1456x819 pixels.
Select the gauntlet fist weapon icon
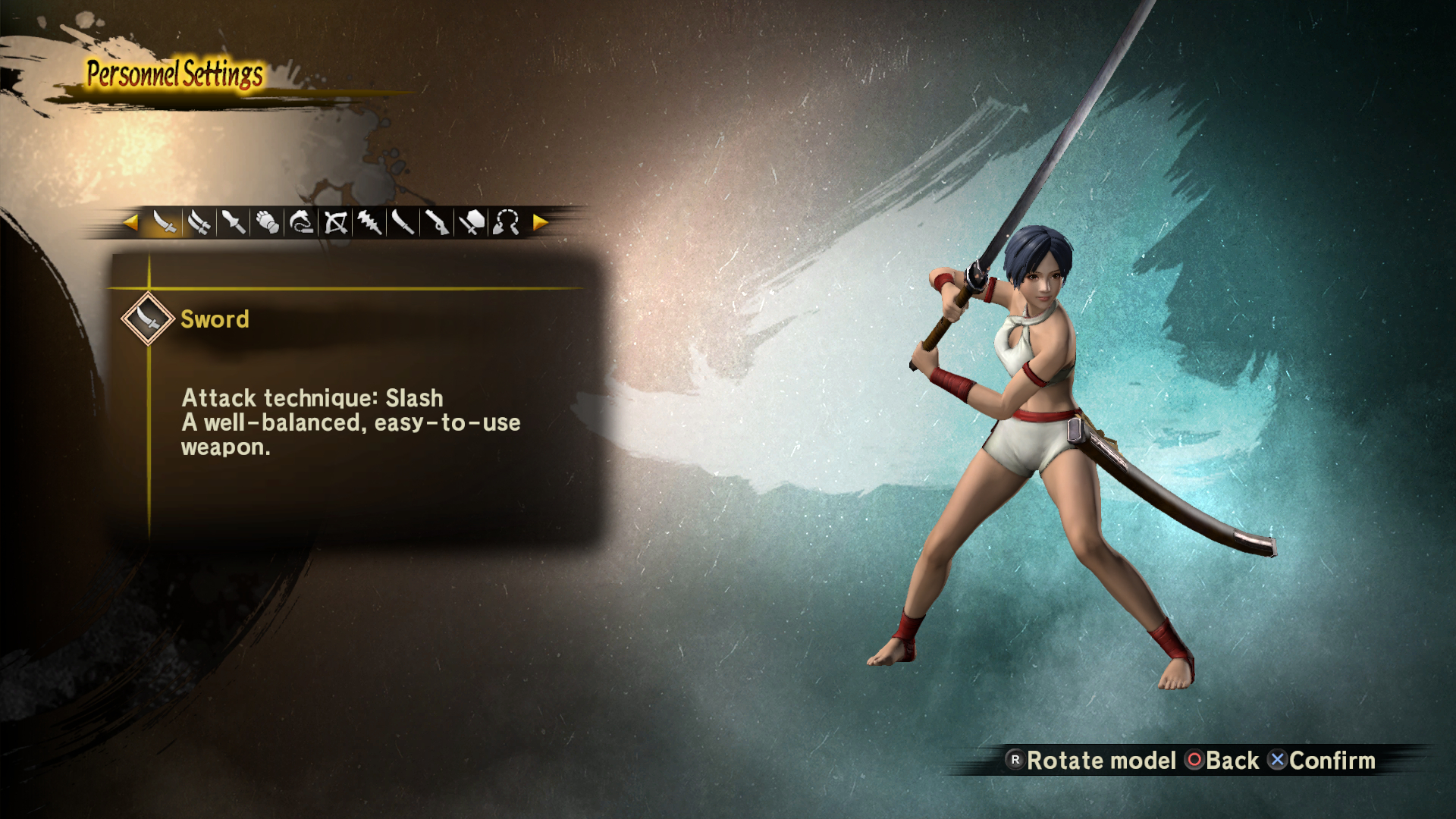[x=267, y=222]
